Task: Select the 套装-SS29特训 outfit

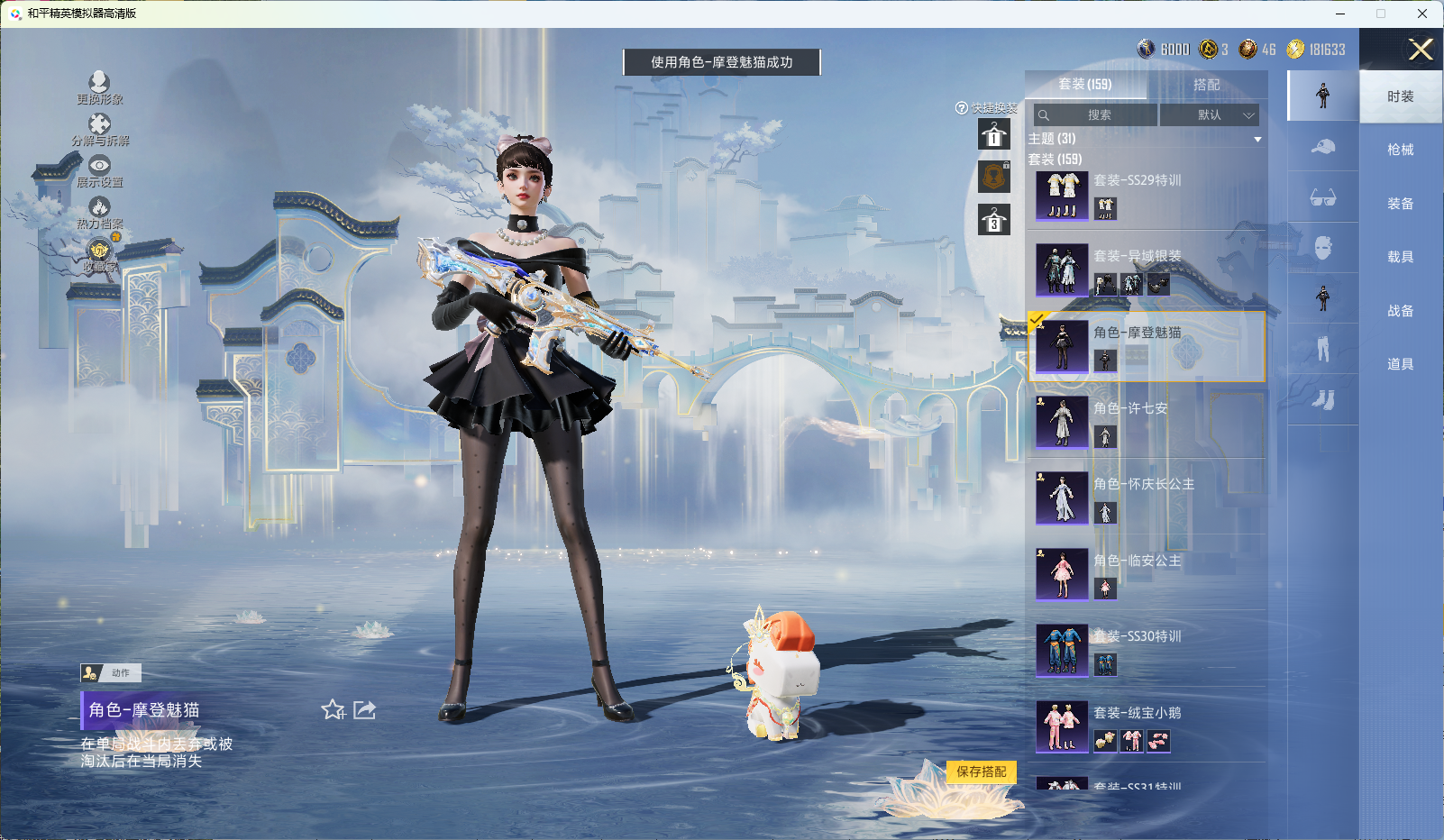Action: [x=1145, y=195]
